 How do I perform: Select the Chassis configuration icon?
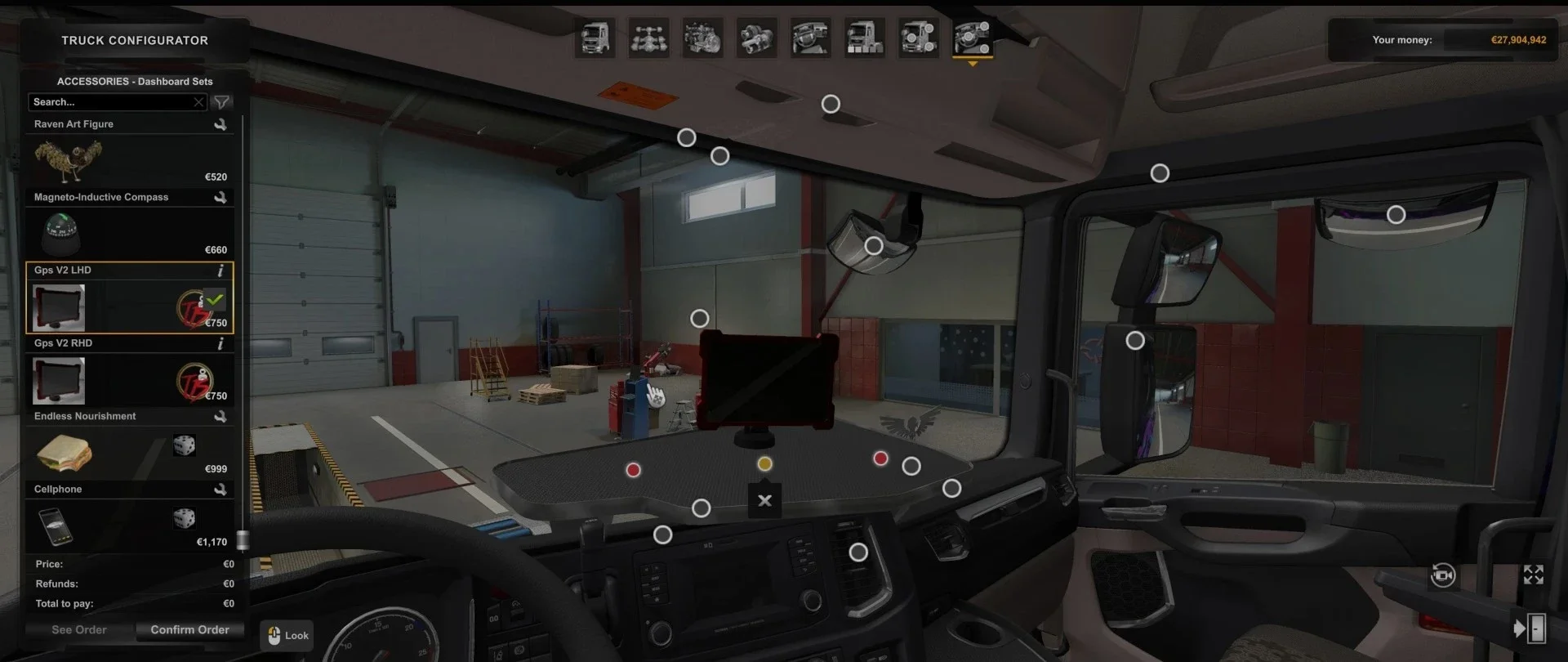coord(648,38)
